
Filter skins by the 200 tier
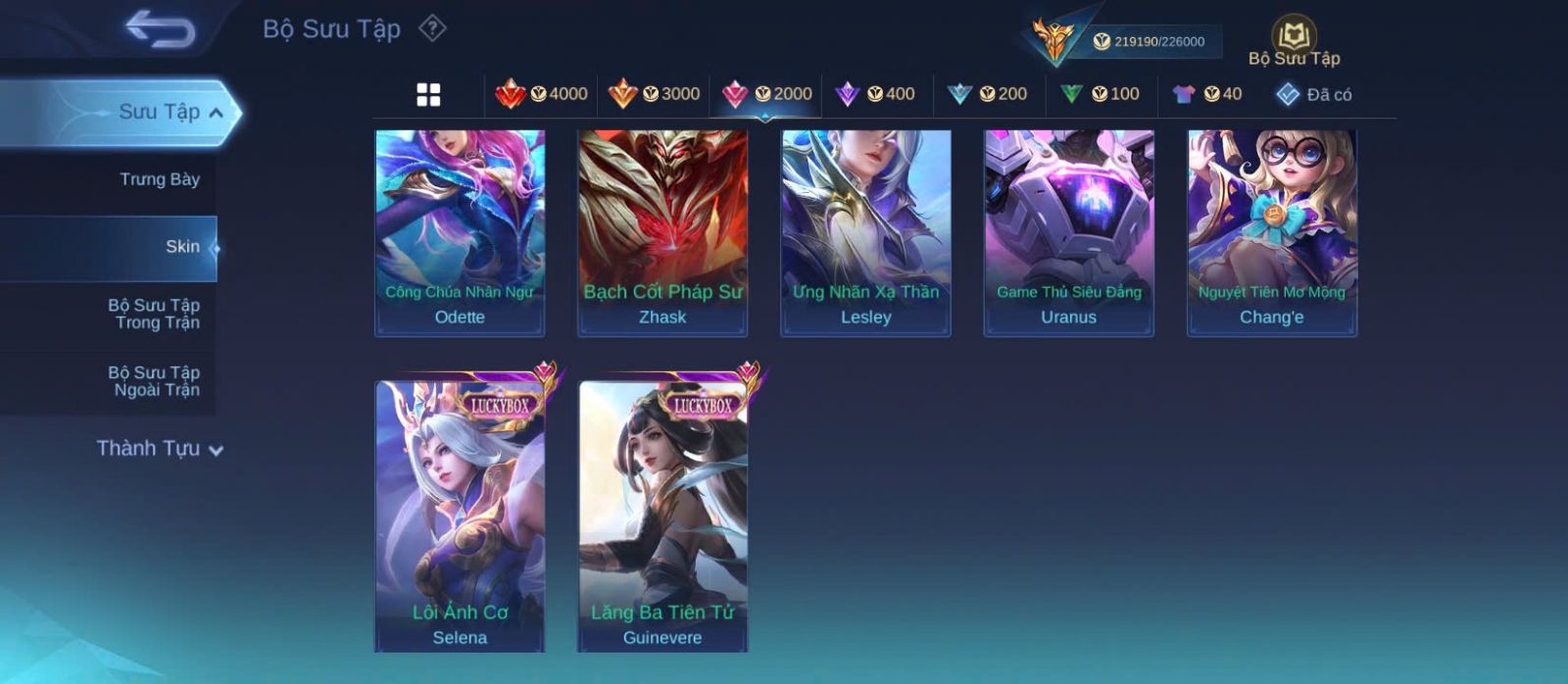988,94
